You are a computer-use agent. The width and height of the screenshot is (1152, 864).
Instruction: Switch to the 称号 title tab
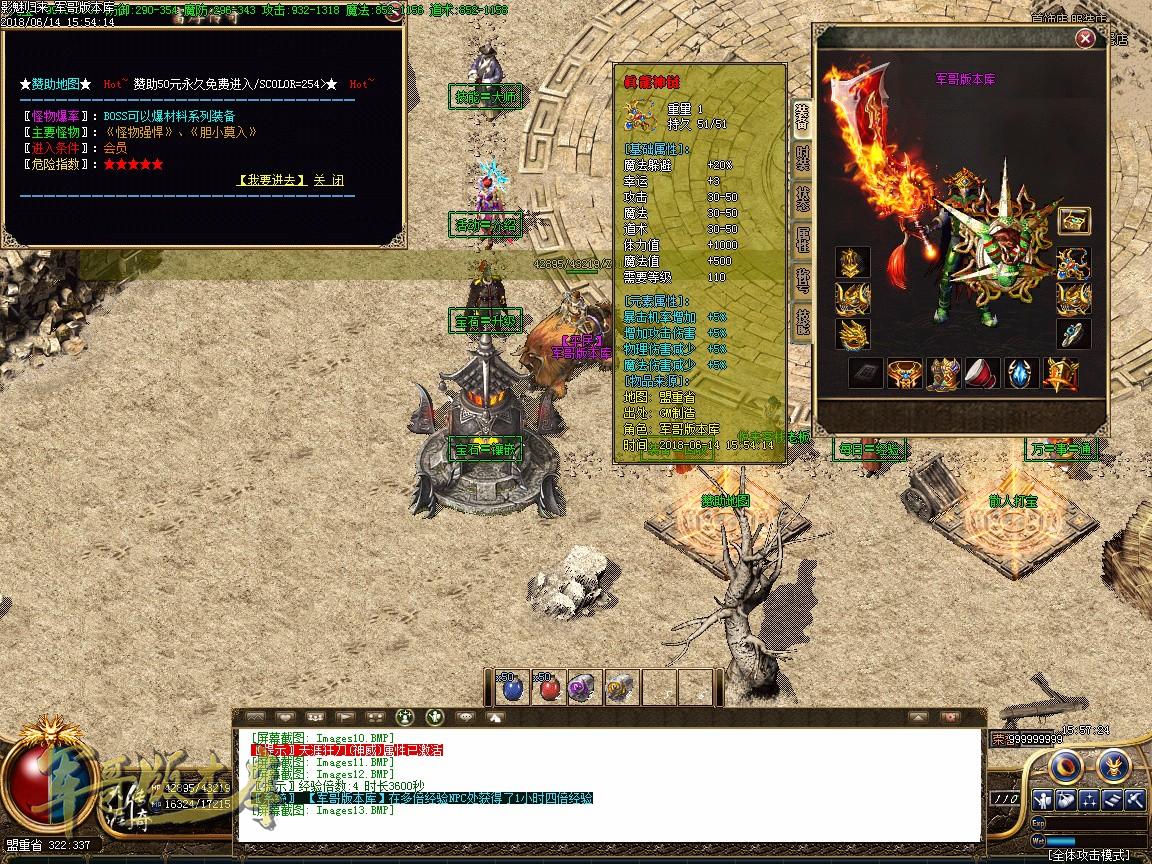tap(802, 279)
